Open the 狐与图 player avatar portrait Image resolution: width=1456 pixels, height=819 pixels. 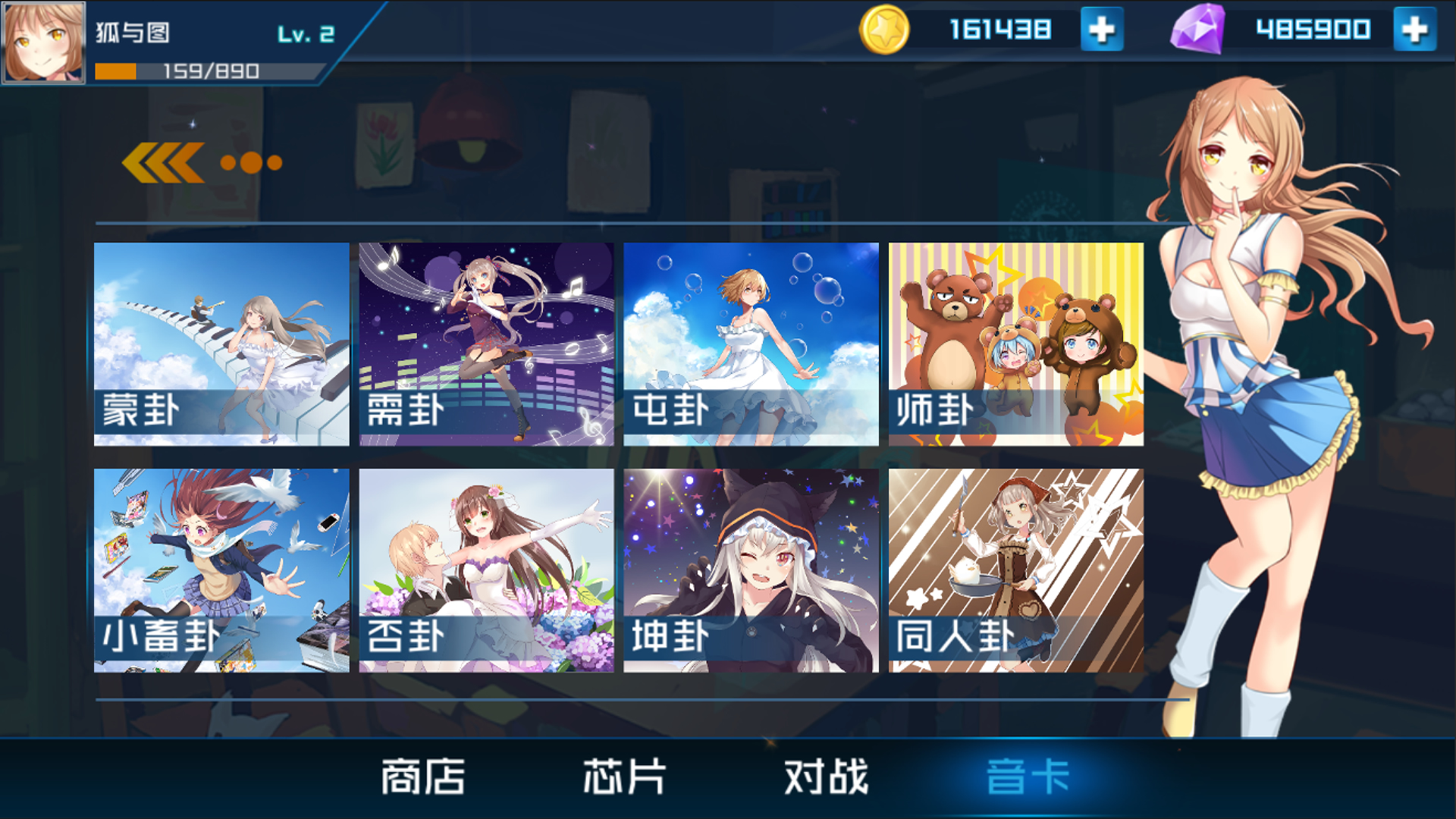[43, 42]
